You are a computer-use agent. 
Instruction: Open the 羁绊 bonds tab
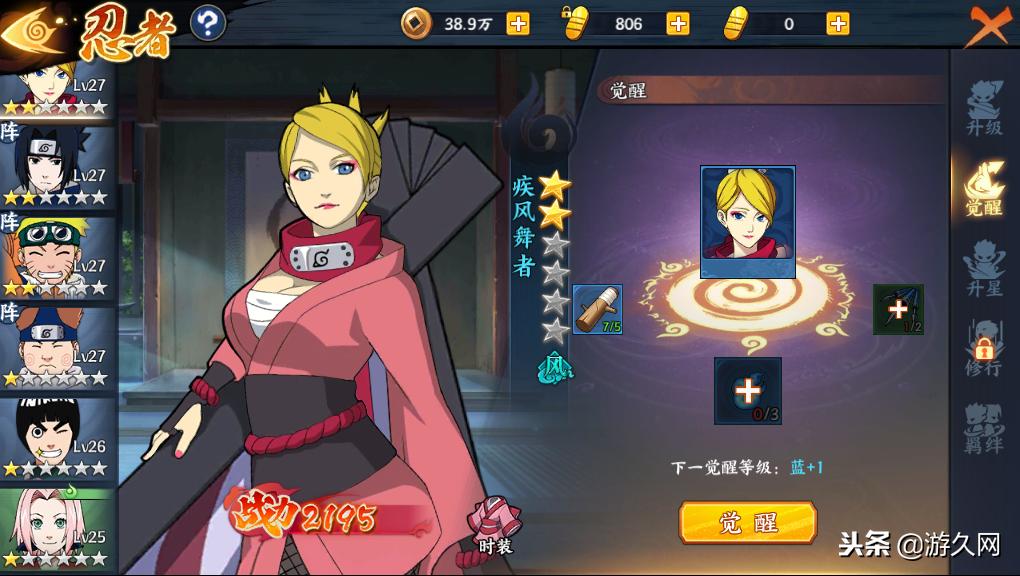click(x=983, y=428)
